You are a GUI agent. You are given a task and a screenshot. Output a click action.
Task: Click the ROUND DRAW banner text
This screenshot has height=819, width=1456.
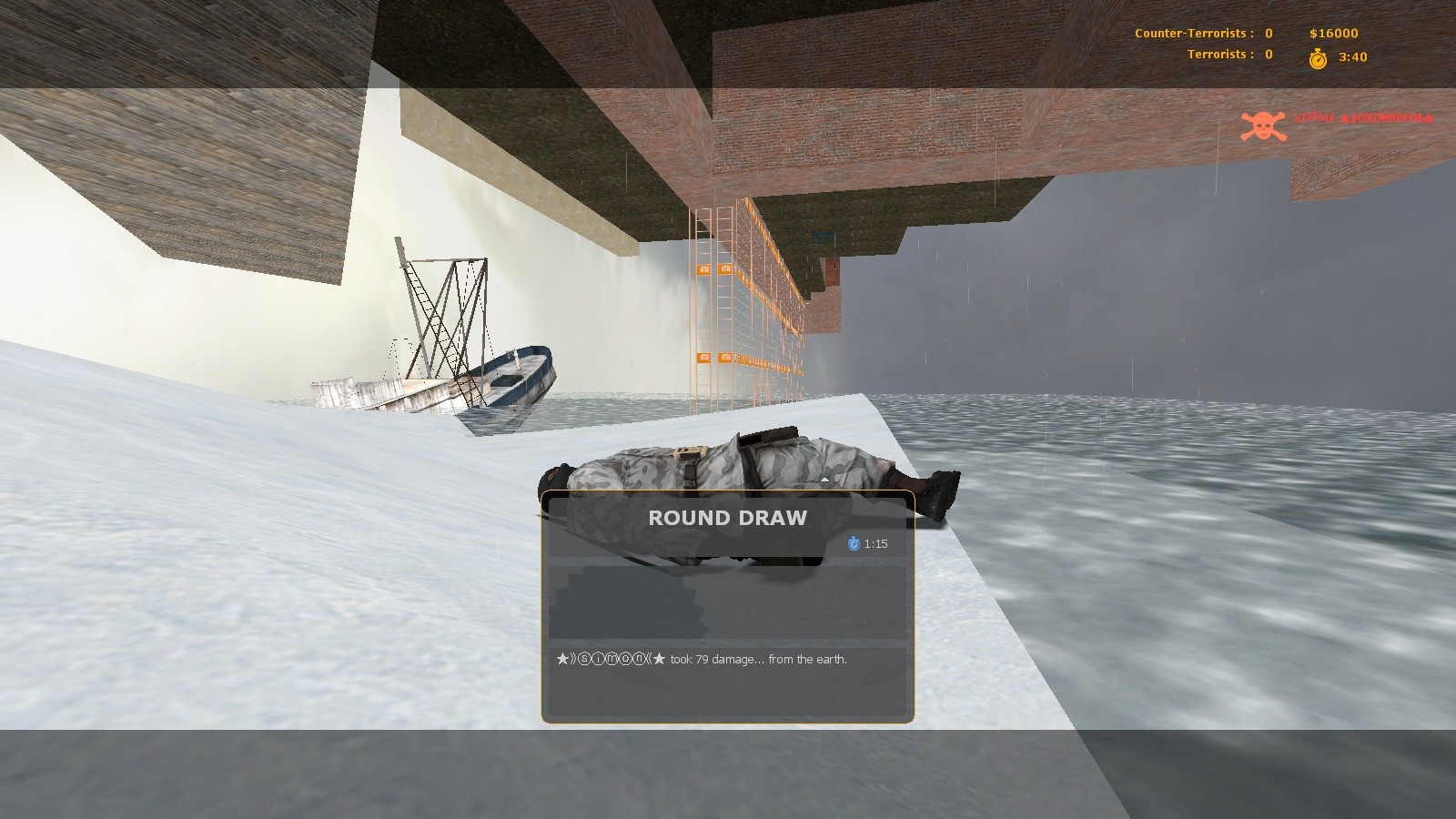pyautogui.click(x=726, y=518)
